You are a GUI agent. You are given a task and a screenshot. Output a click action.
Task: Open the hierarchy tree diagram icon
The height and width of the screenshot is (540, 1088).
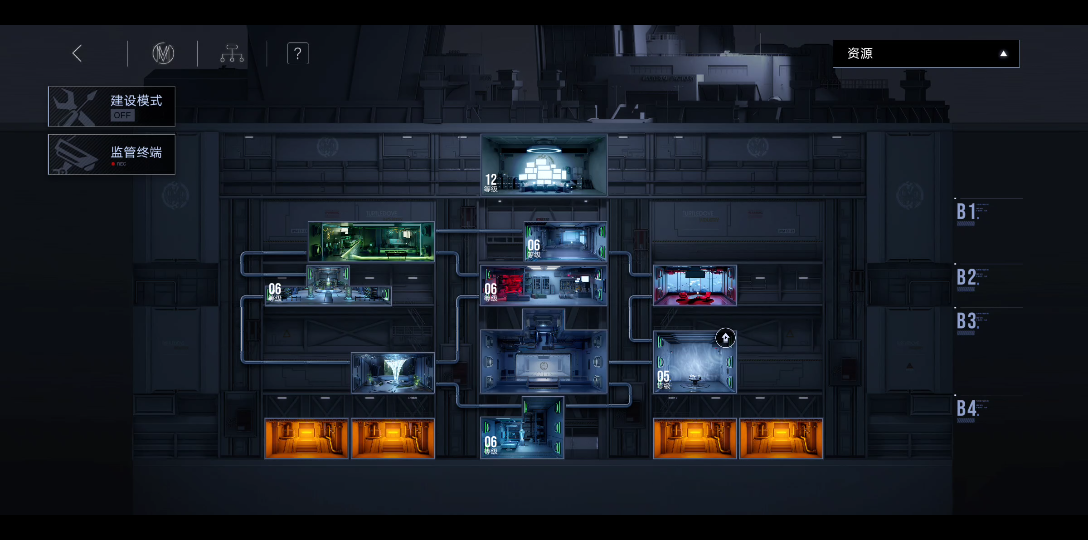click(233, 54)
